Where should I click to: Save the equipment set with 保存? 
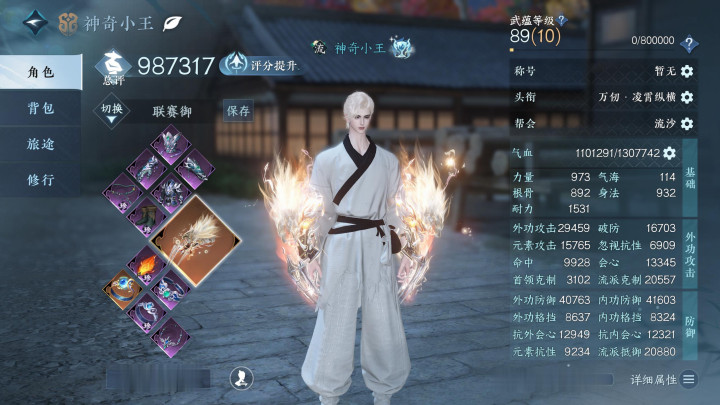[238, 111]
